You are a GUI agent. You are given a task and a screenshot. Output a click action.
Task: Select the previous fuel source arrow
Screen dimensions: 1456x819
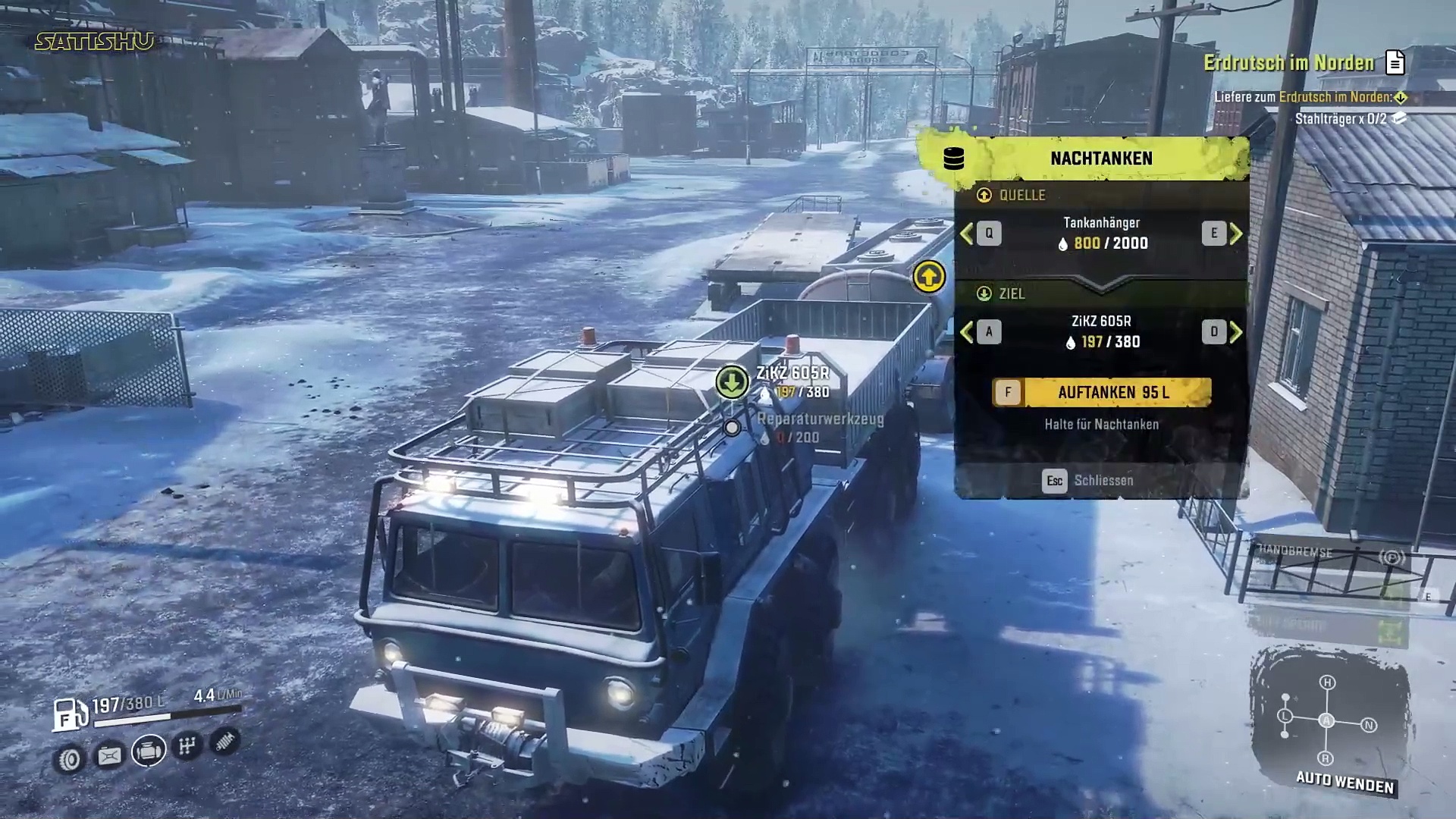(967, 234)
